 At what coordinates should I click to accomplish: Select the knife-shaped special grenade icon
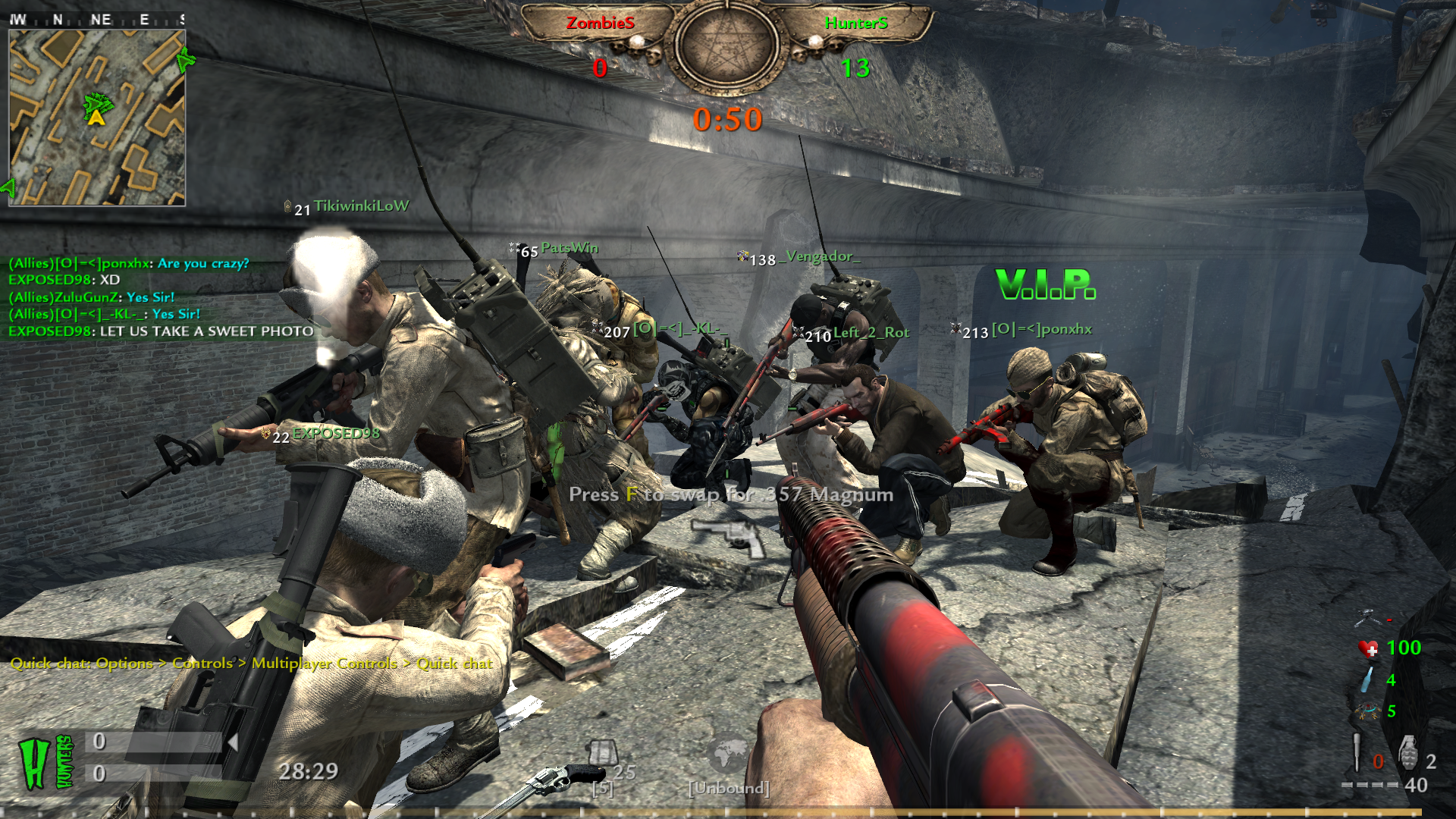pyautogui.click(x=1357, y=752)
